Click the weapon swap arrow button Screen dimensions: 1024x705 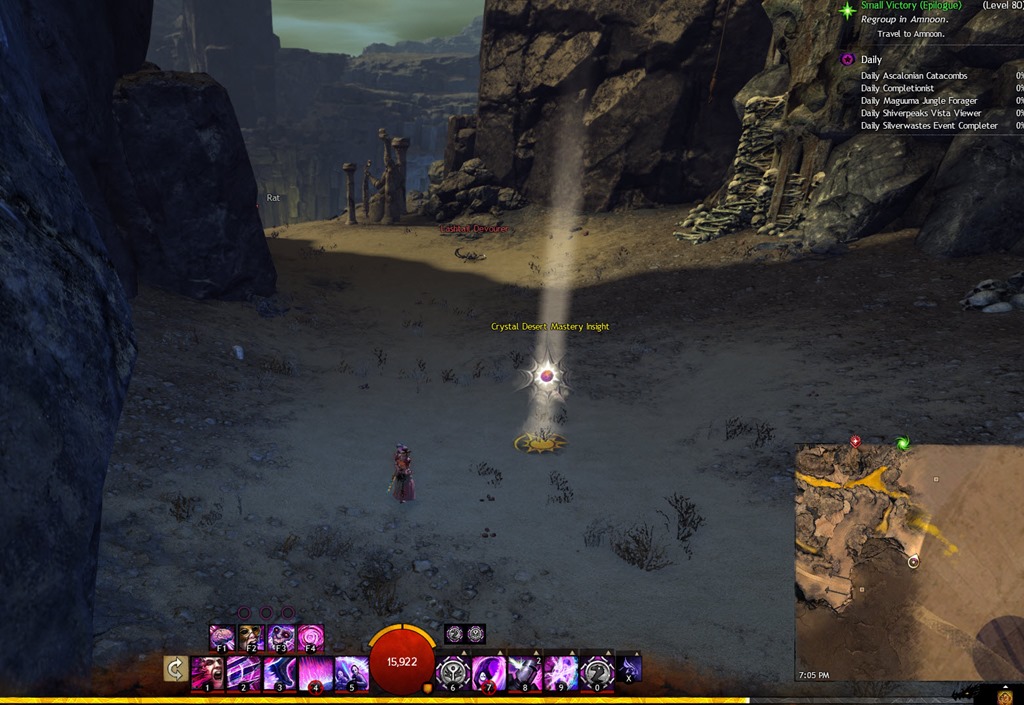click(176, 669)
